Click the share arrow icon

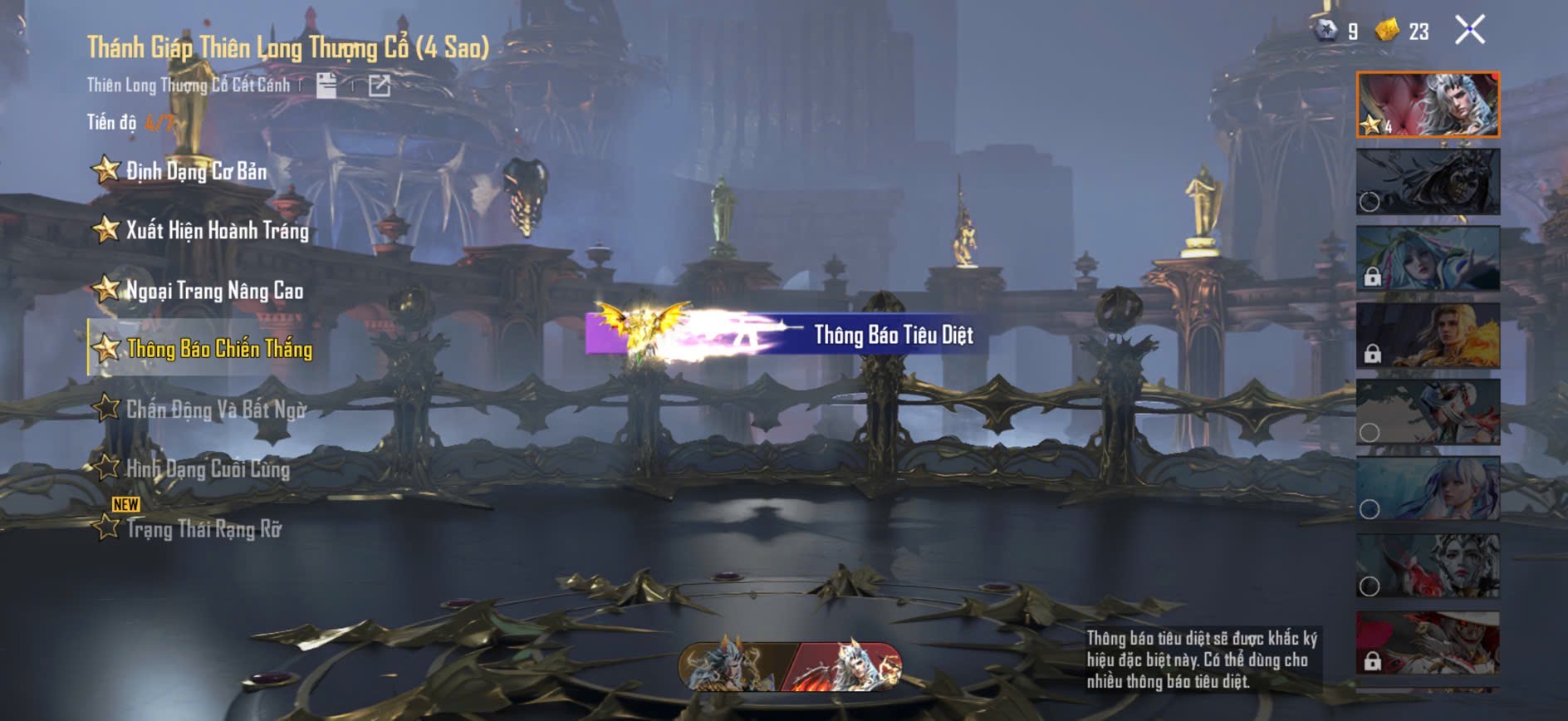[x=380, y=85]
